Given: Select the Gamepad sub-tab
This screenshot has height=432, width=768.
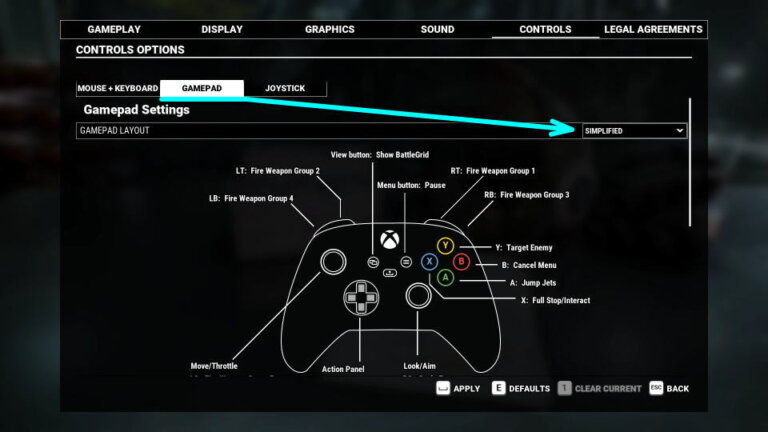Looking at the screenshot, I should click(x=201, y=89).
